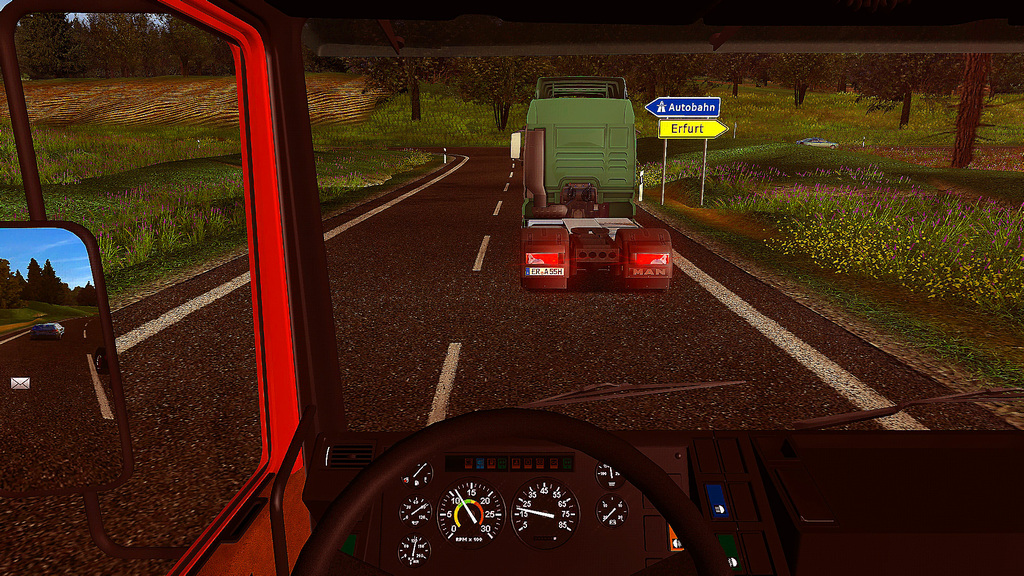Open the envelope mail notification icon
Image resolution: width=1024 pixels, height=576 pixels.
pos(20,383)
